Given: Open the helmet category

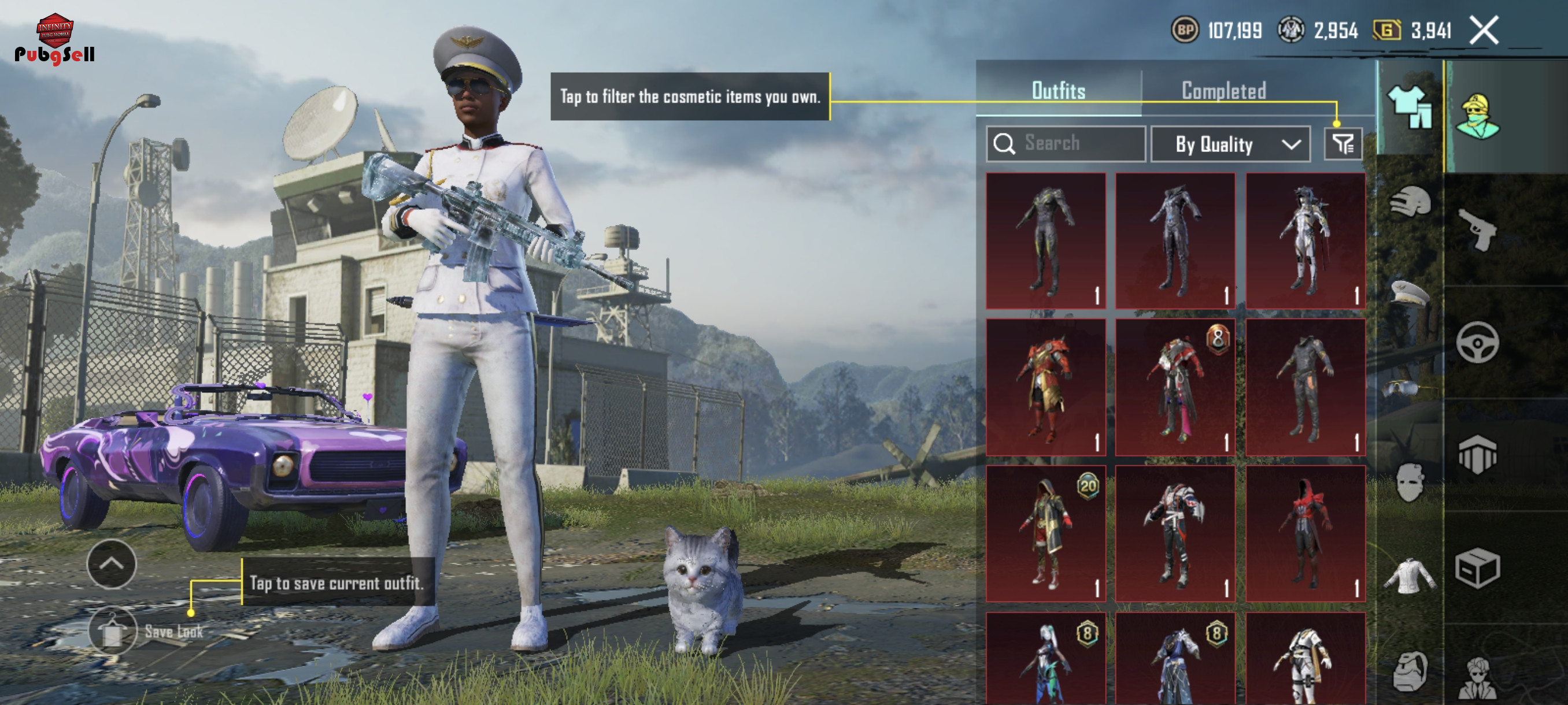Looking at the screenshot, I should [1409, 202].
